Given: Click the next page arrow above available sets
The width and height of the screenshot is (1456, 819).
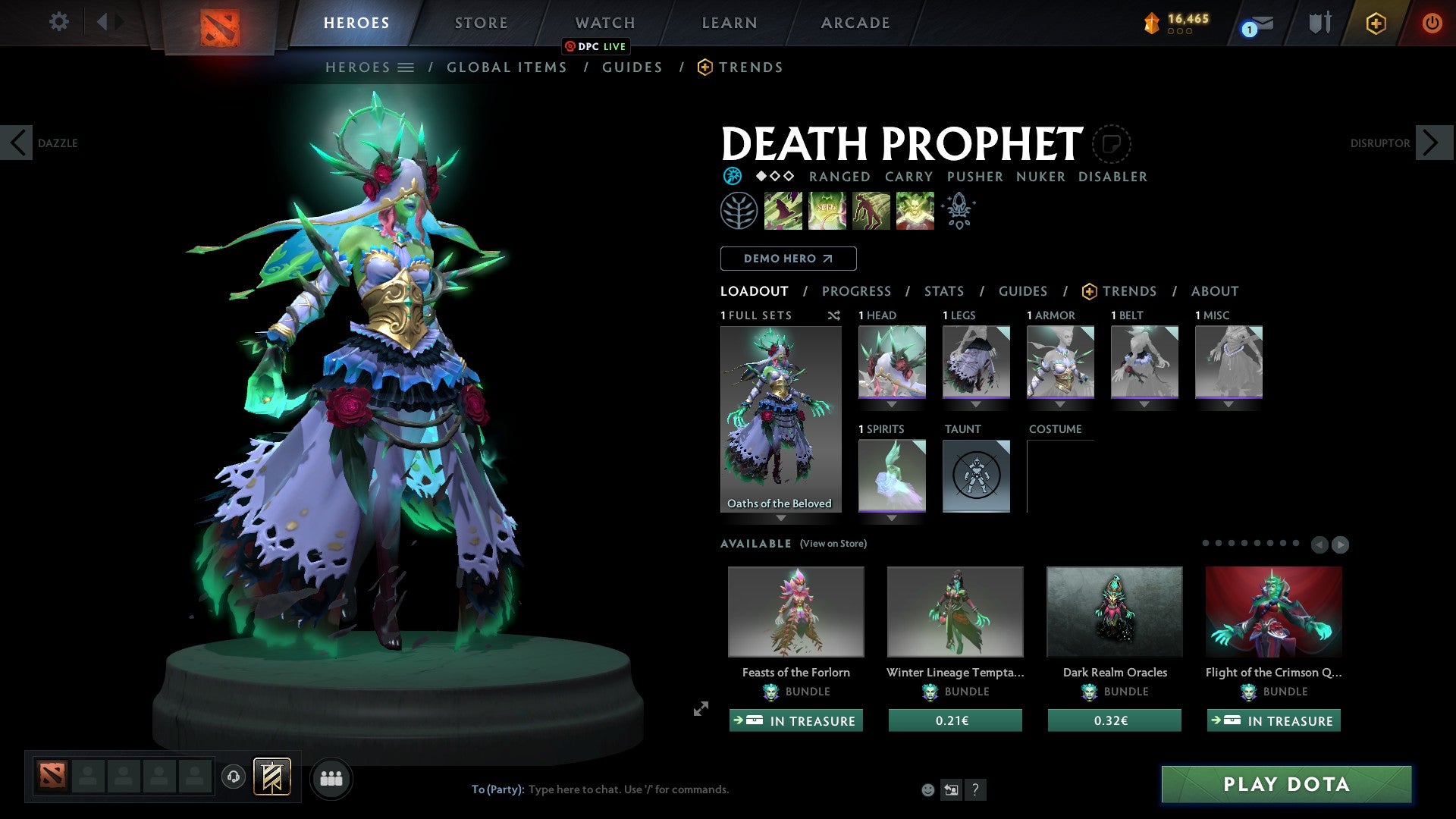Looking at the screenshot, I should click(x=1341, y=544).
